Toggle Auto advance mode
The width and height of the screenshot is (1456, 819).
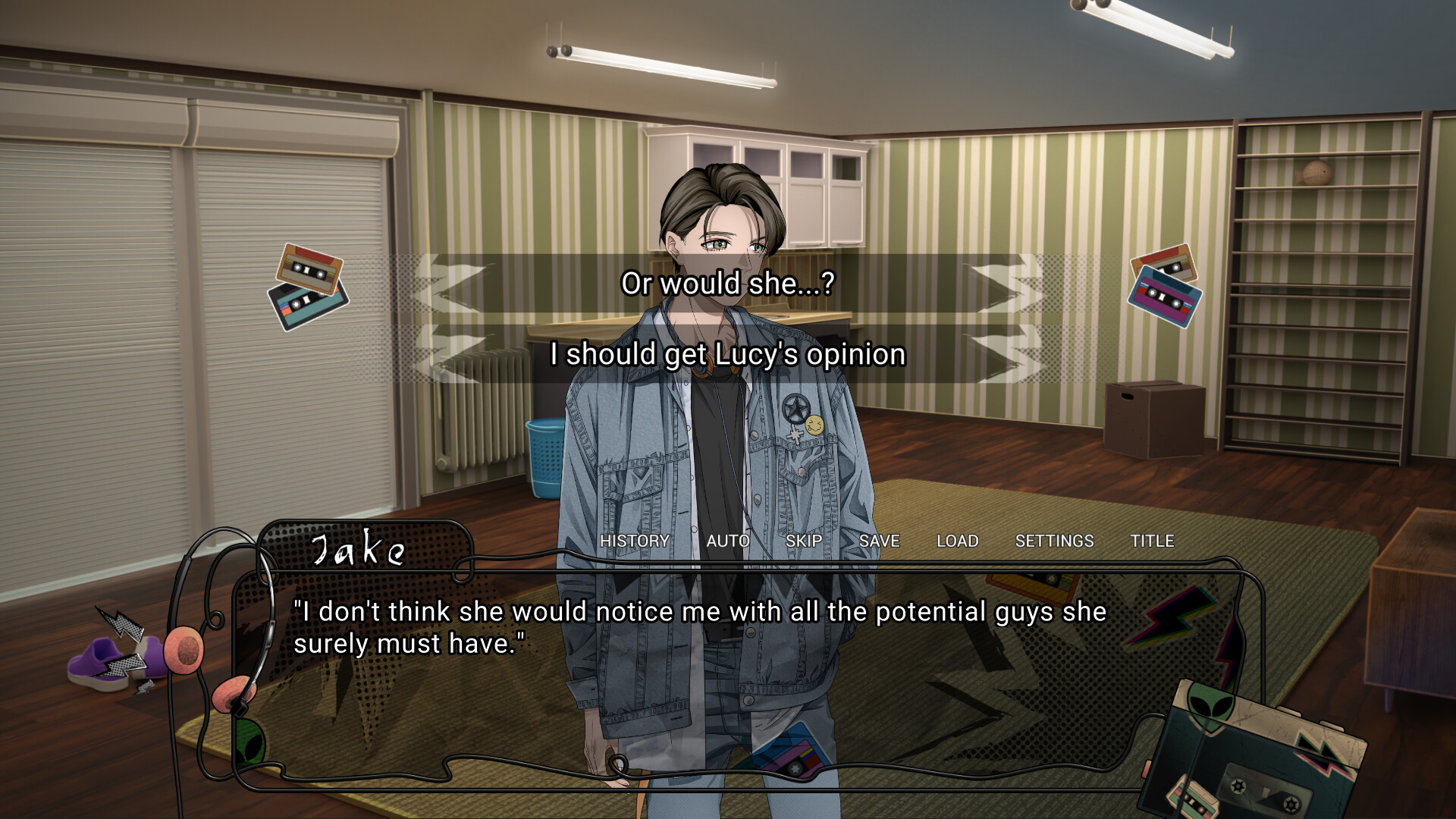[727, 541]
